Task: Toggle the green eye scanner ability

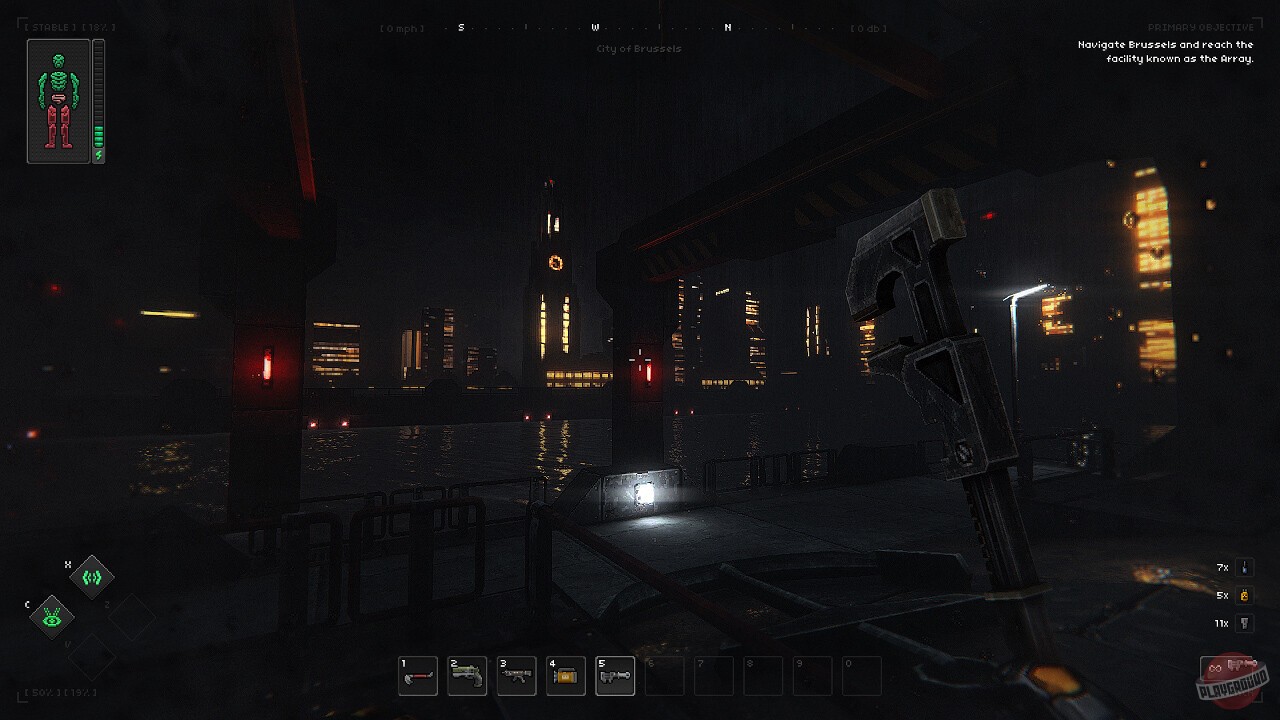Action: pyautogui.click(x=51, y=617)
